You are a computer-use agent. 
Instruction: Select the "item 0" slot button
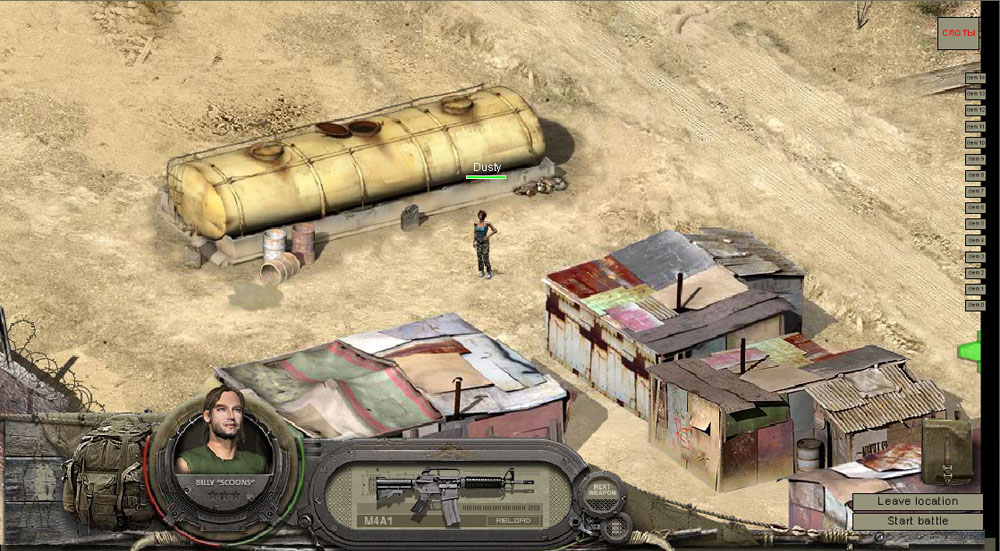(975, 305)
